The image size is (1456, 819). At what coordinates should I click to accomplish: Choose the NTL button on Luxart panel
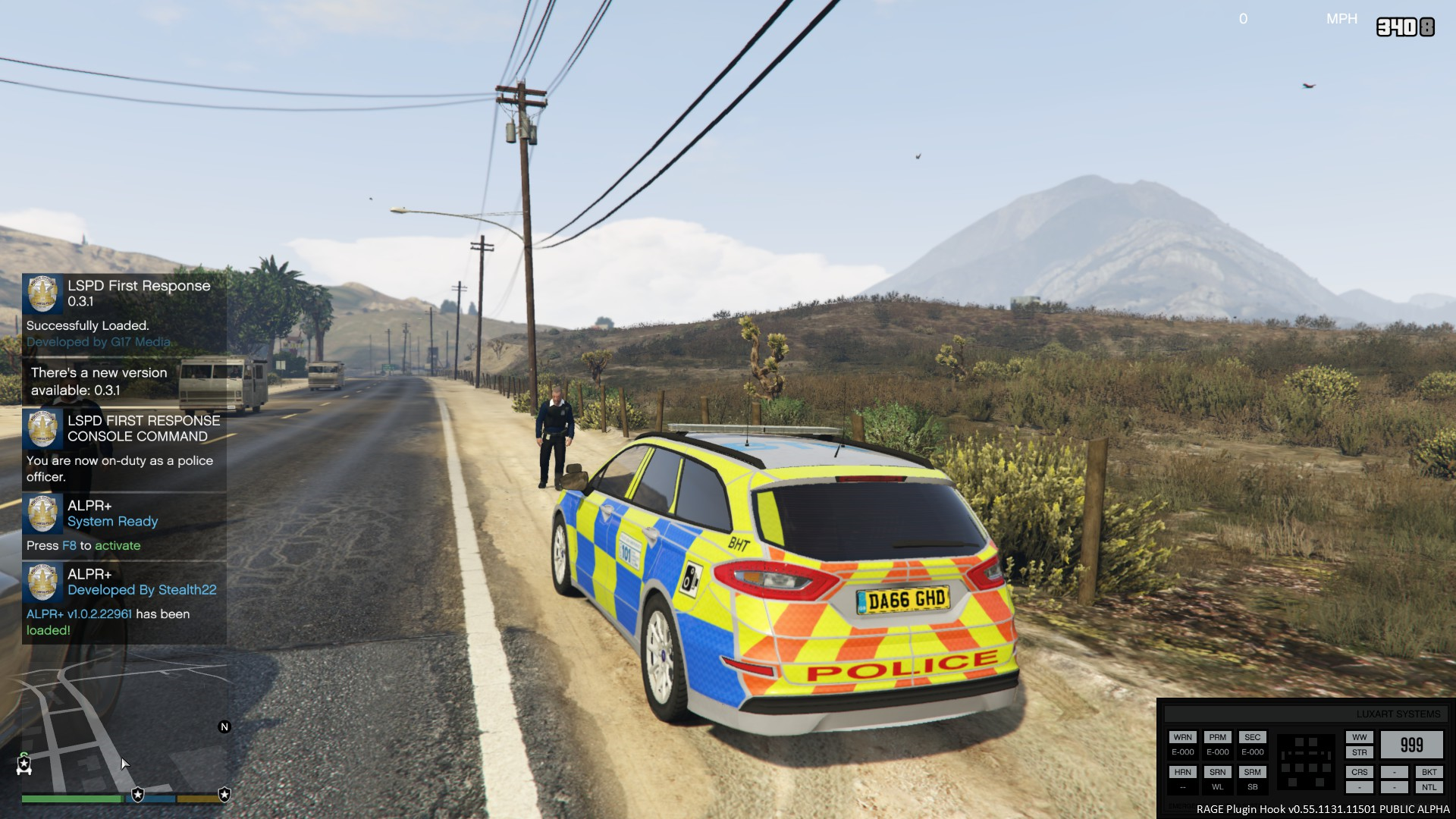(x=1429, y=787)
